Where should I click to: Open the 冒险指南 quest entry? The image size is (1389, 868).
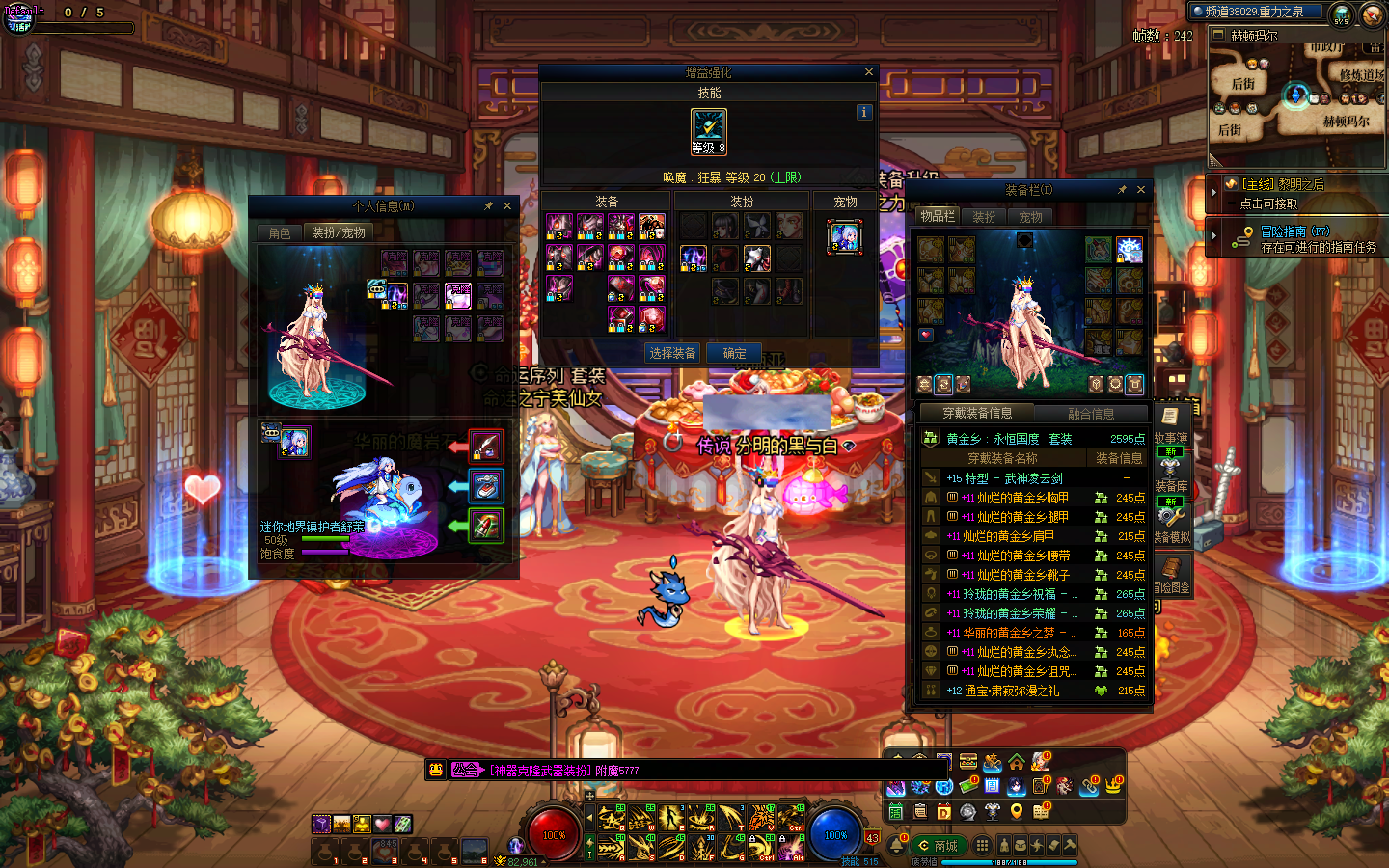1294,231
